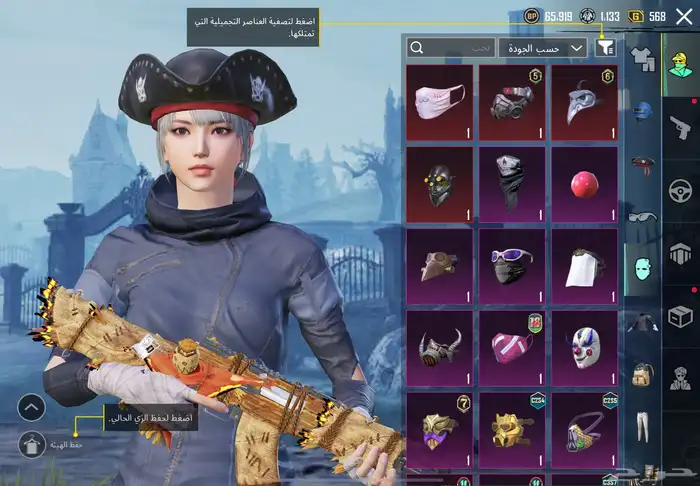
Task: Choose the red clown nose item
Action: pos(584,182)
